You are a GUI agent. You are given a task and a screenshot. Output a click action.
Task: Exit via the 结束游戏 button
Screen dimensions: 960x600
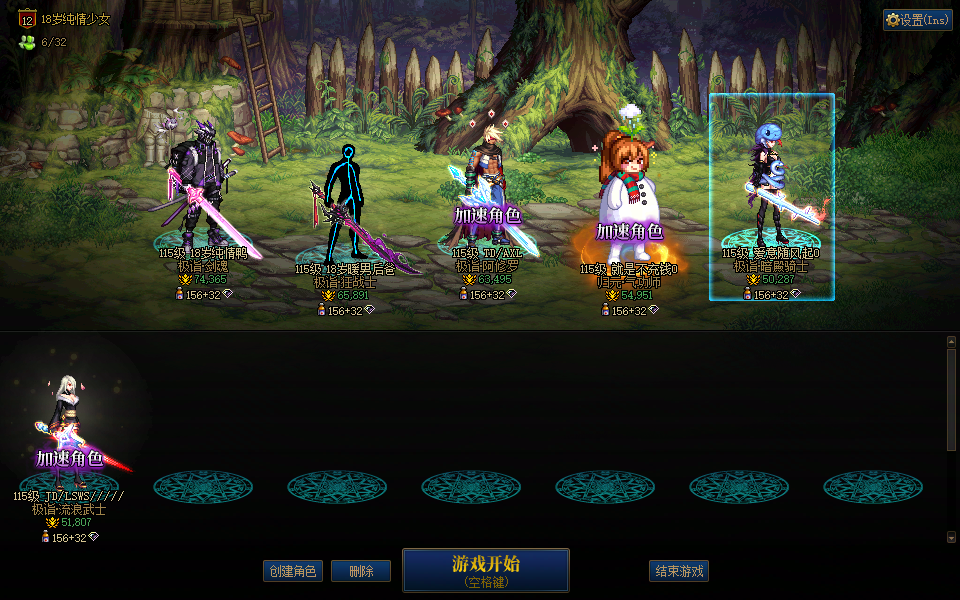(679, 571)
